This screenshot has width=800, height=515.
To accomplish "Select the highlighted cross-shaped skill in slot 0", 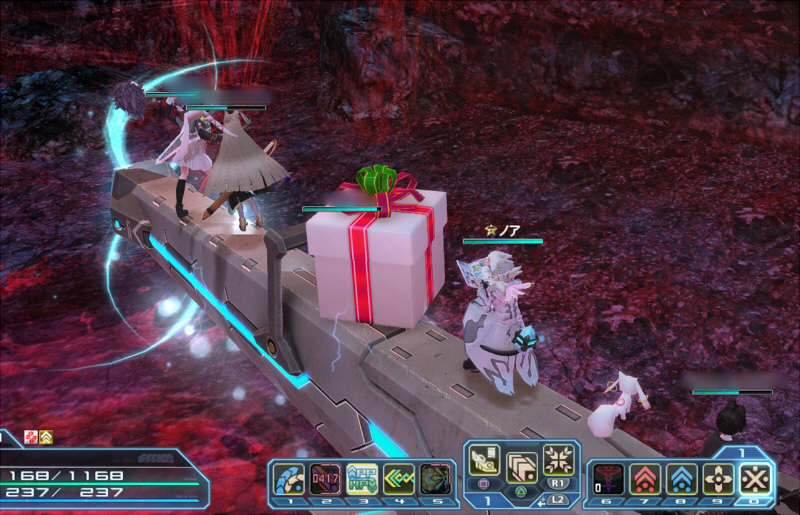I will pos(756,479).
